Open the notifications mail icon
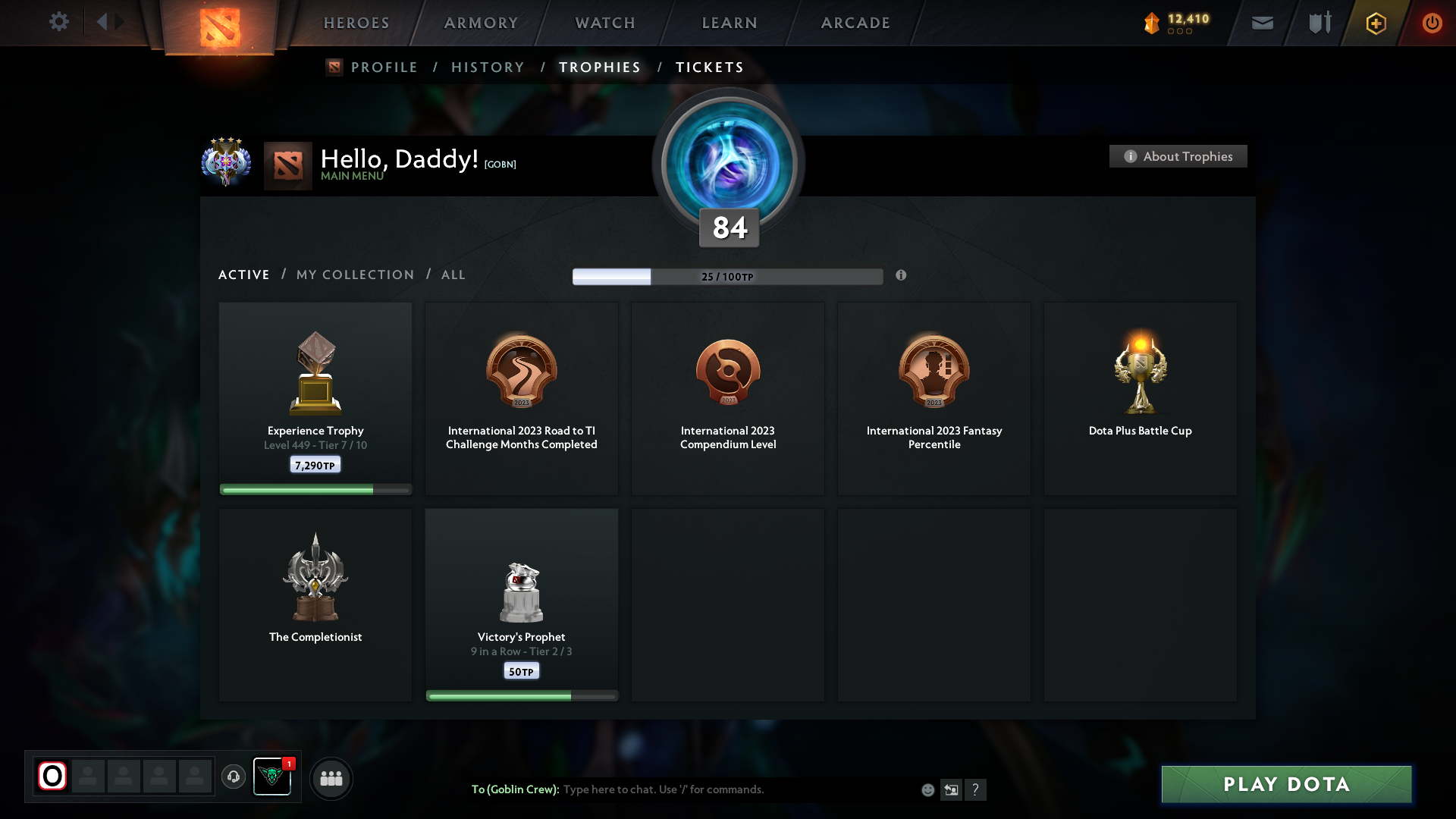 click(x=1263, y=23)
